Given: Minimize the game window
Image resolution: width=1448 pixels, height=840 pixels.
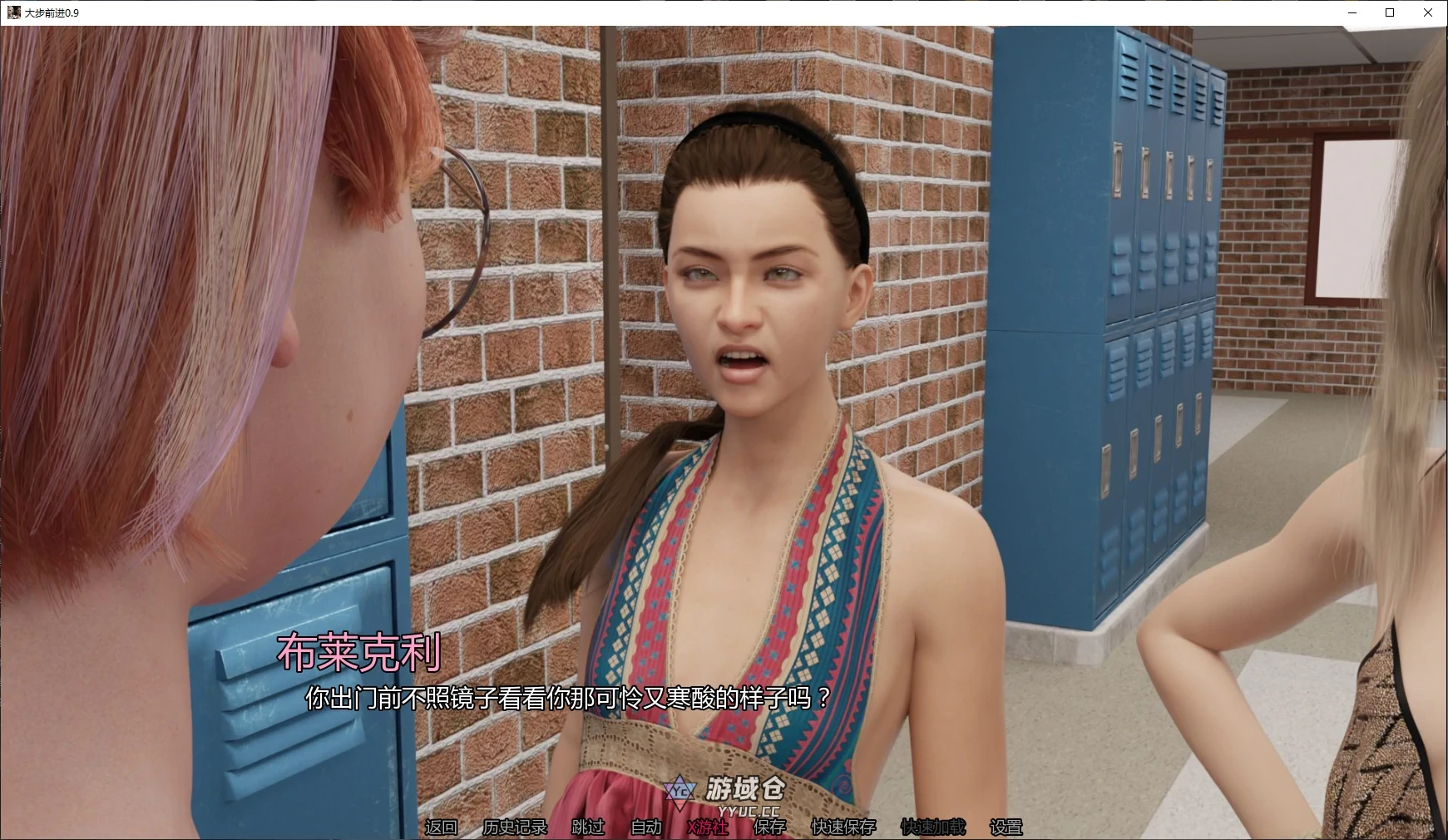Looking at the screenshot, I should pos(1351,13).
